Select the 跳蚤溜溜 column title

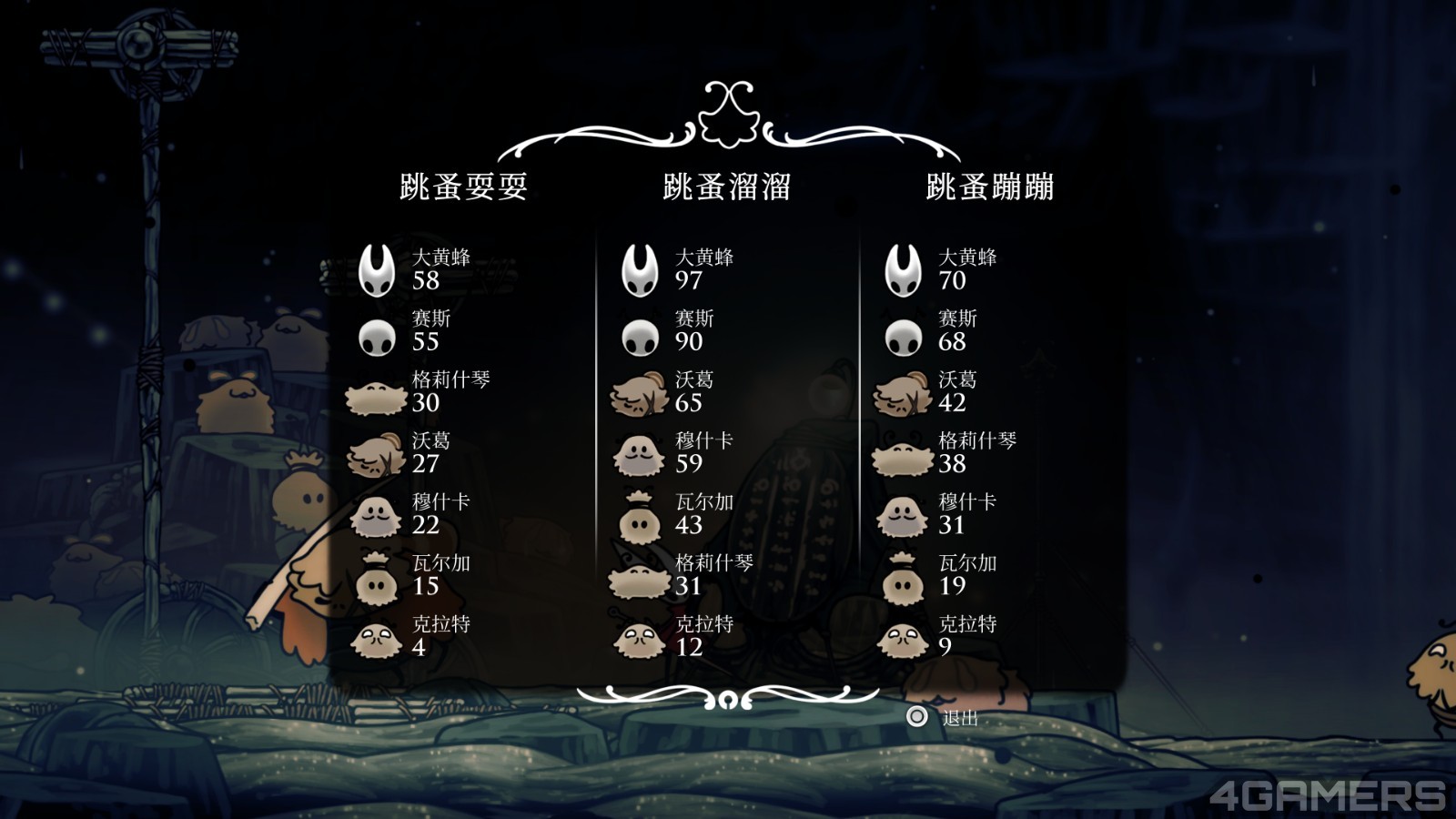tap(726, 187)
